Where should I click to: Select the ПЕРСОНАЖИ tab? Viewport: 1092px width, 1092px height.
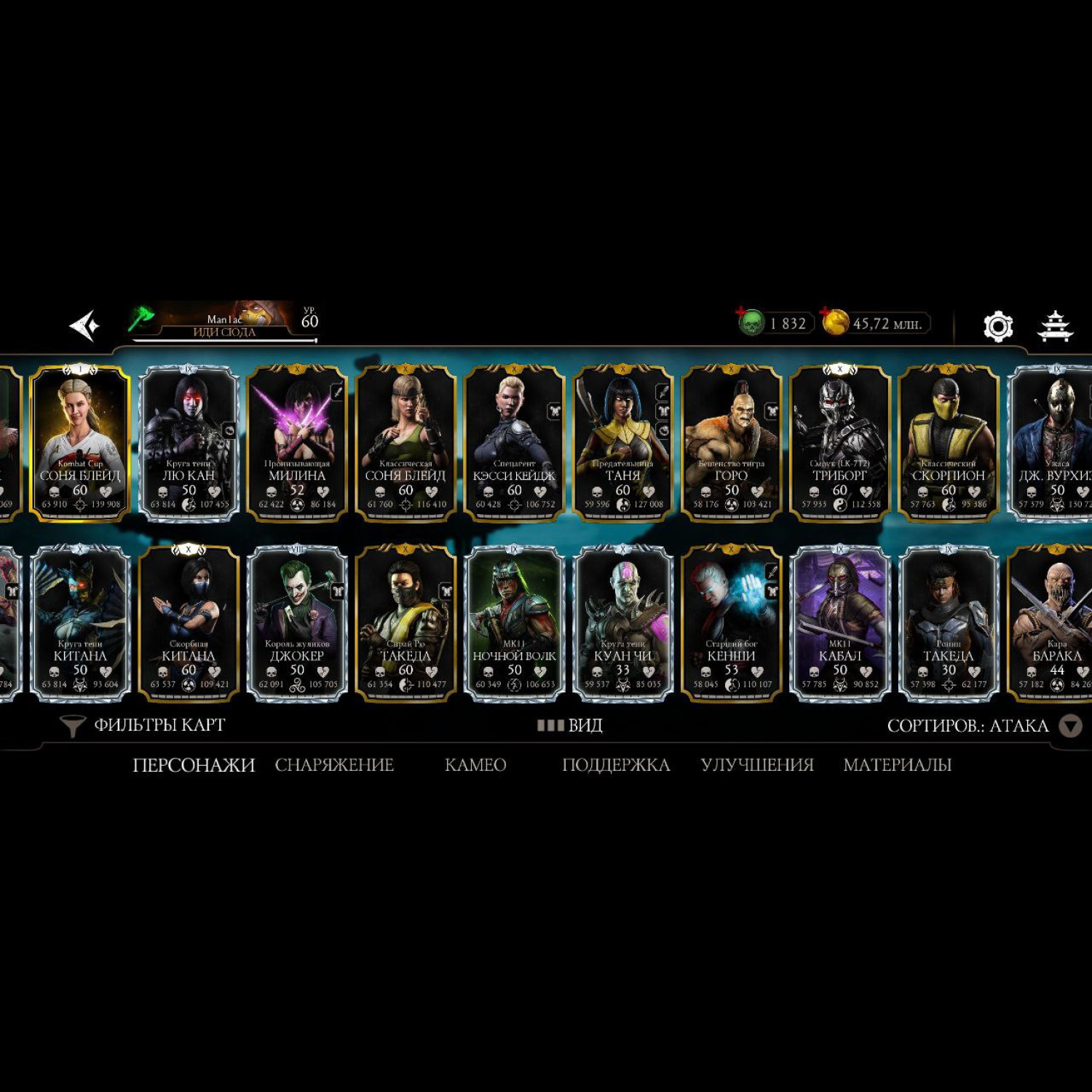coord(194,765)
